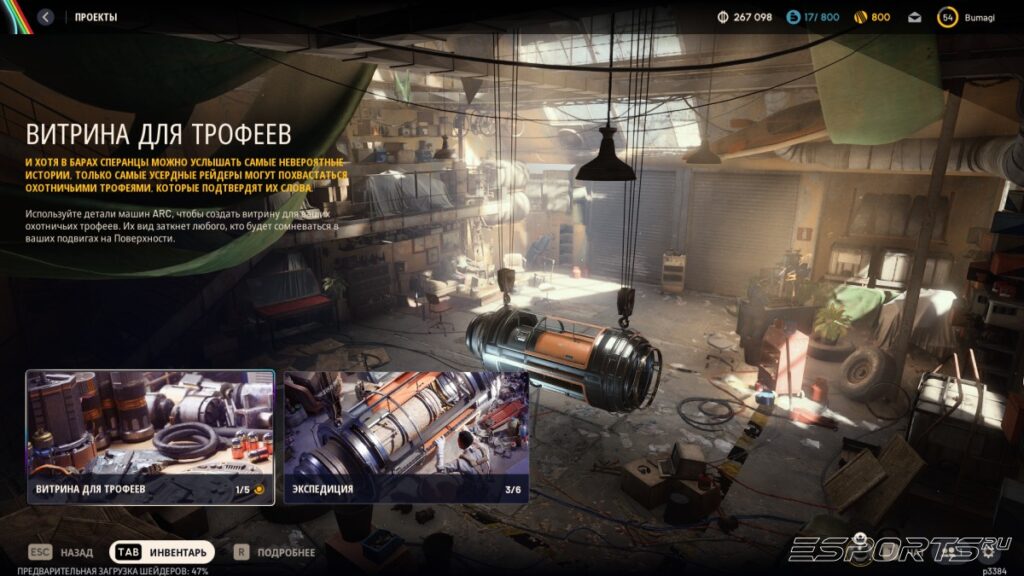The image size is (1024, 576).
Task: Show more with the Подробнее button
Action: coord(275,552)
